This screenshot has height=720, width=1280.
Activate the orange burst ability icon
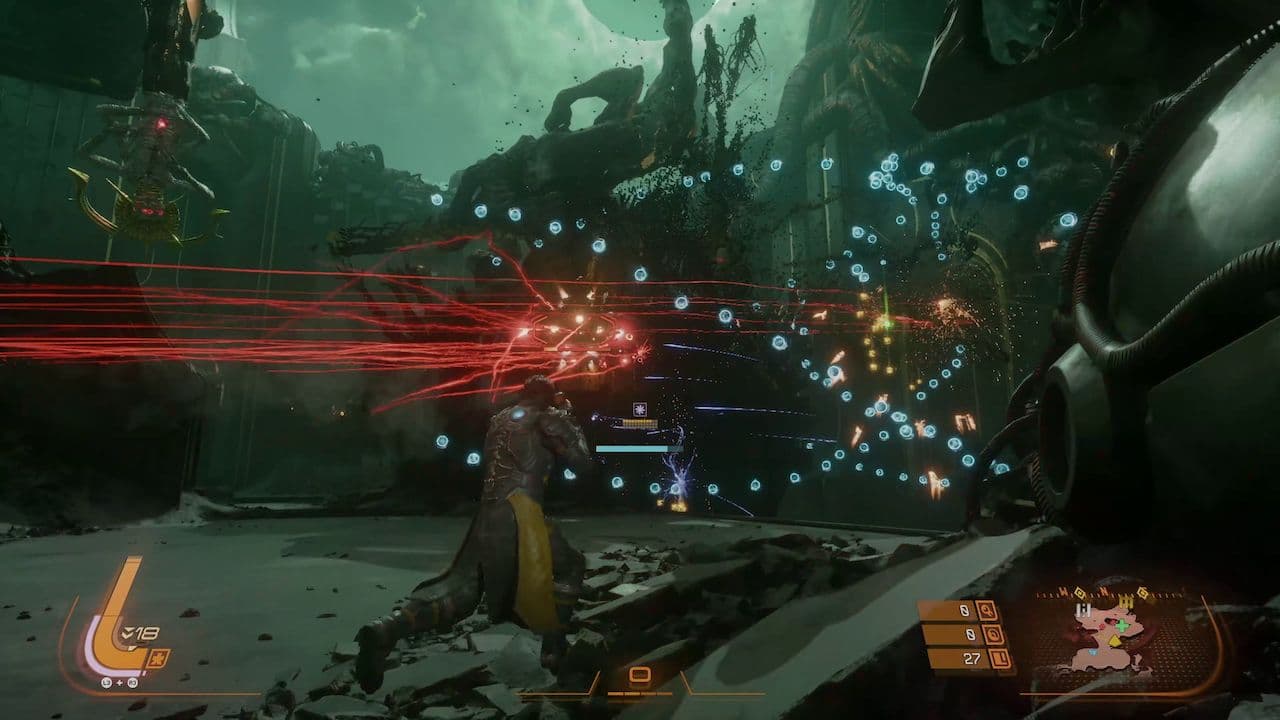(x=158, y=658)
